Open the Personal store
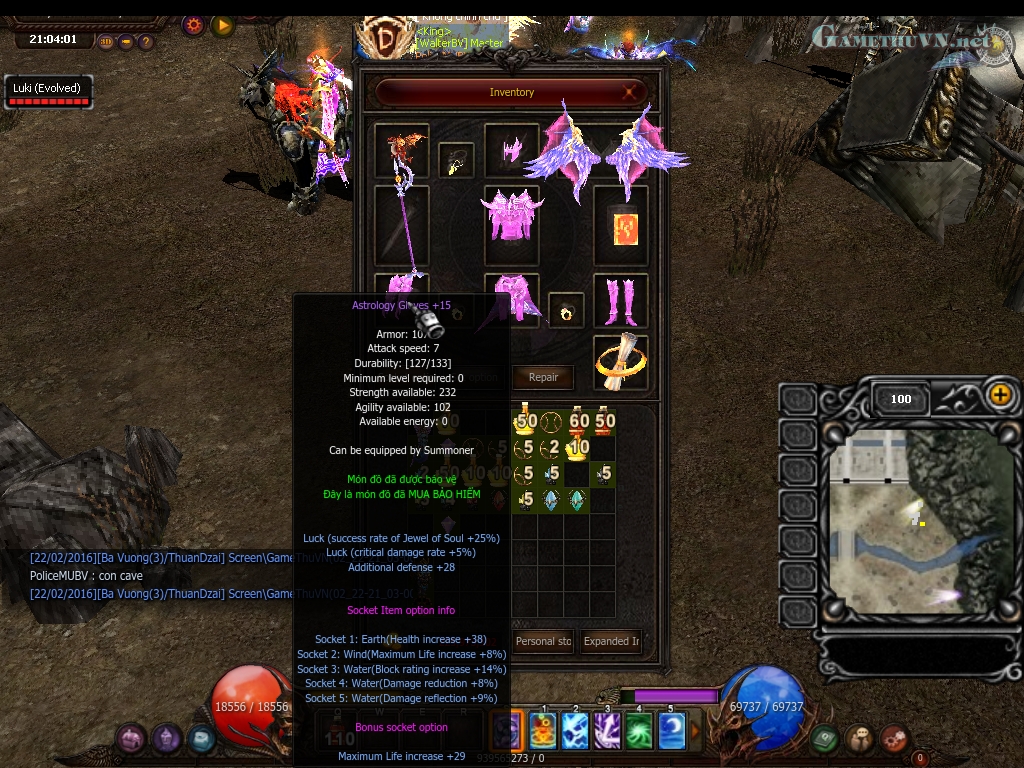 pos(543,641)
